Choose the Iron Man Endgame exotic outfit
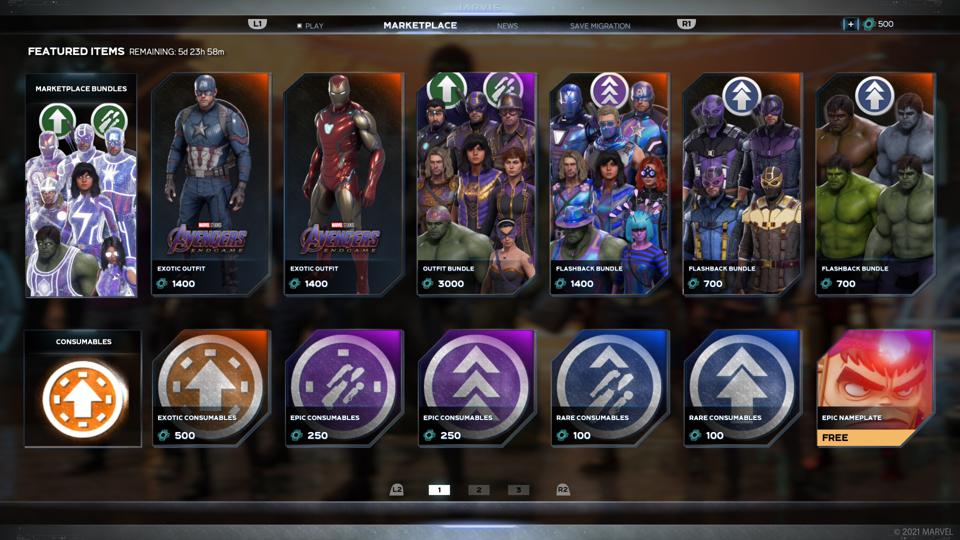960x540 pixels. coord(344,186)
